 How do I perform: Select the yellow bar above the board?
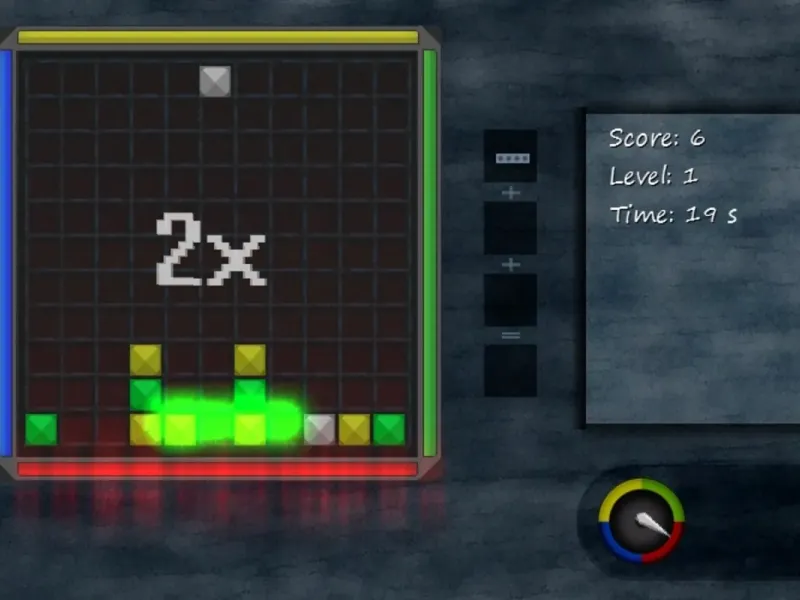(x=218, y=37)
